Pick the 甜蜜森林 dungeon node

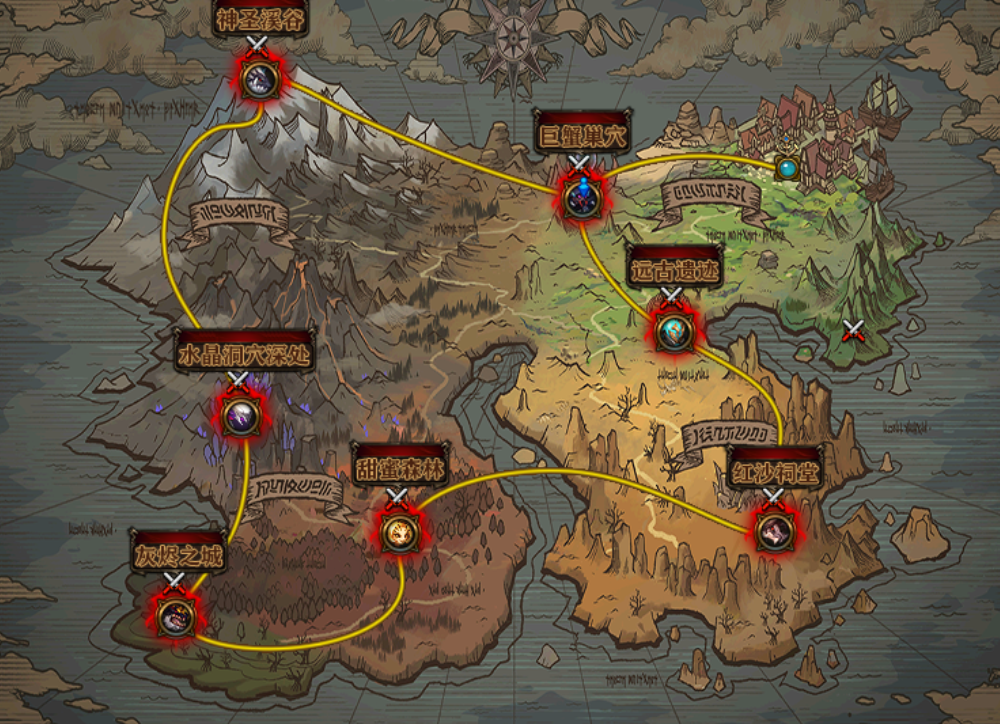398,532
